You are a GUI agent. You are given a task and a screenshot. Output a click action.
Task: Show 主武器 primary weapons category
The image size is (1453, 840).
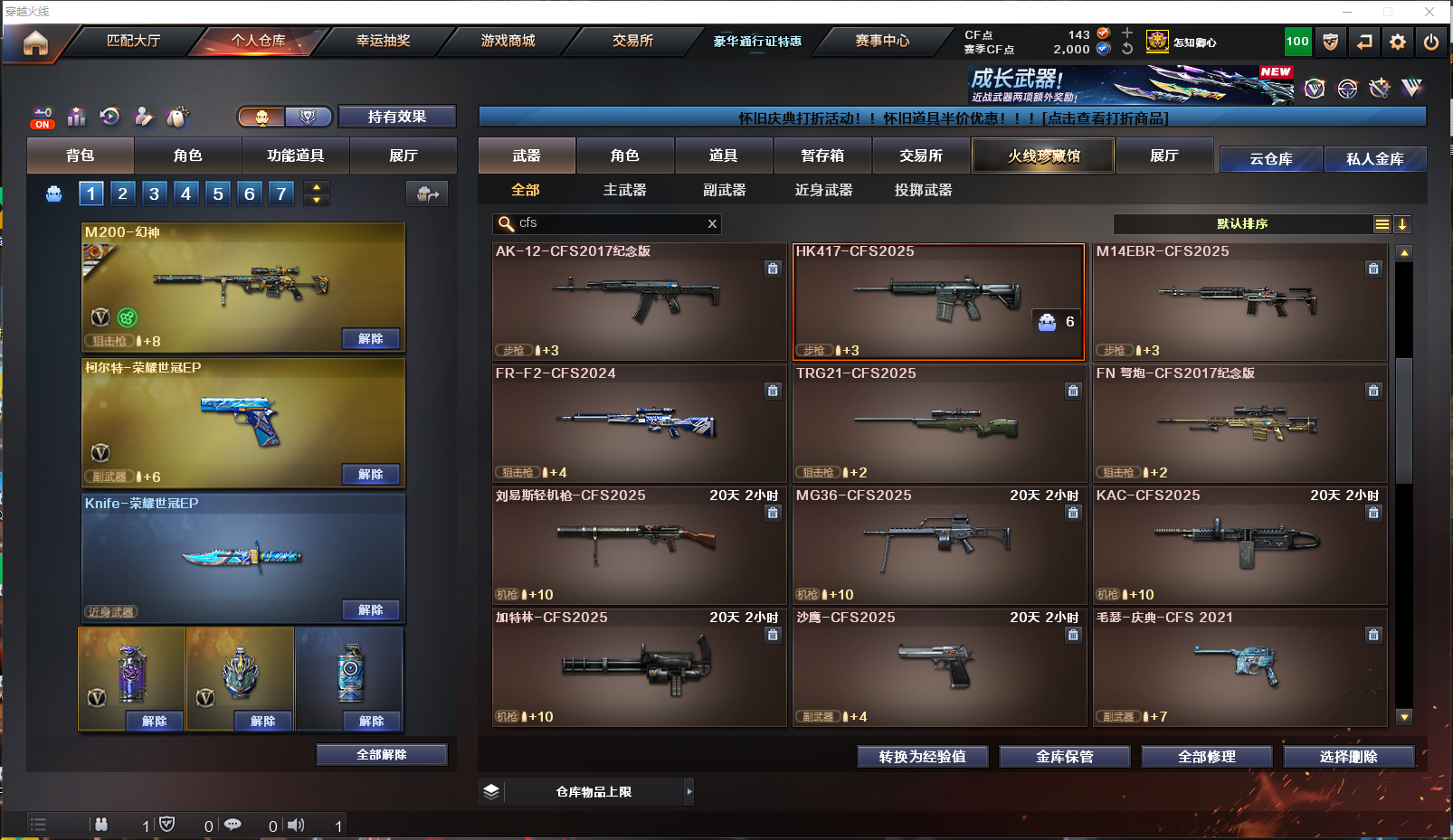point(625,190)
